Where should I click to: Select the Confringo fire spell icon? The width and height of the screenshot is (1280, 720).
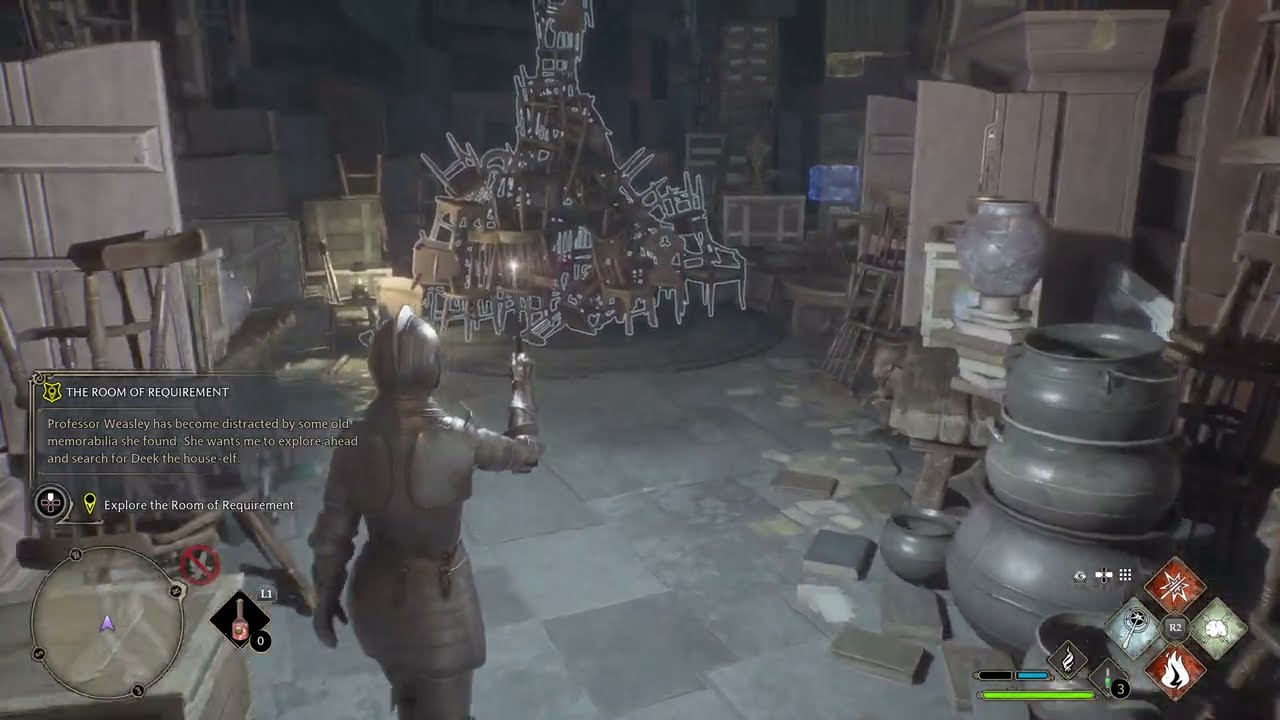(1175, 671)
